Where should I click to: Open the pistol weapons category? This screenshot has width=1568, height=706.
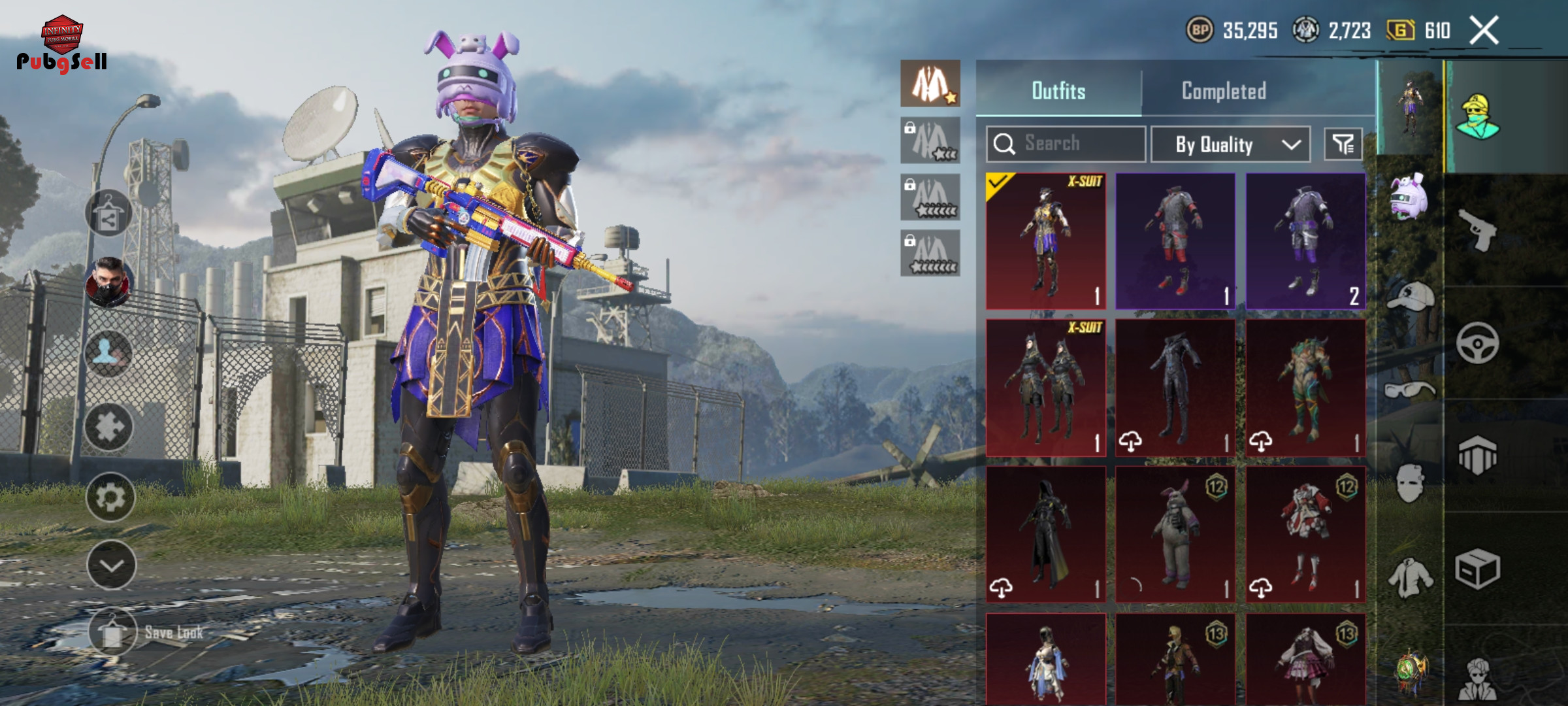(x=1478, y=229)
